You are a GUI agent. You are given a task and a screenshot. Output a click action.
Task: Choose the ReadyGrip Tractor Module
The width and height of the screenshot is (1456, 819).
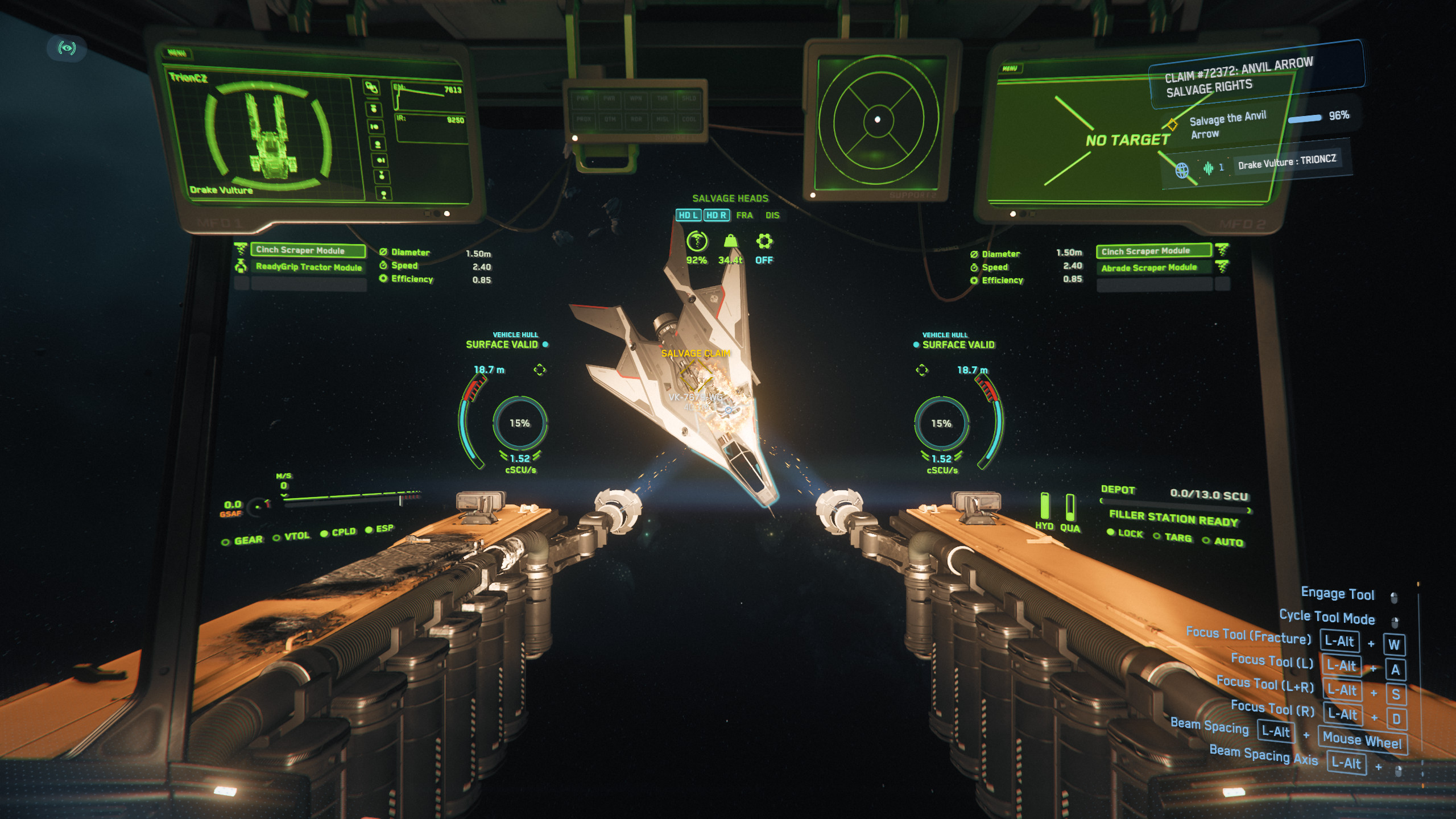click(x=308, y=267)
